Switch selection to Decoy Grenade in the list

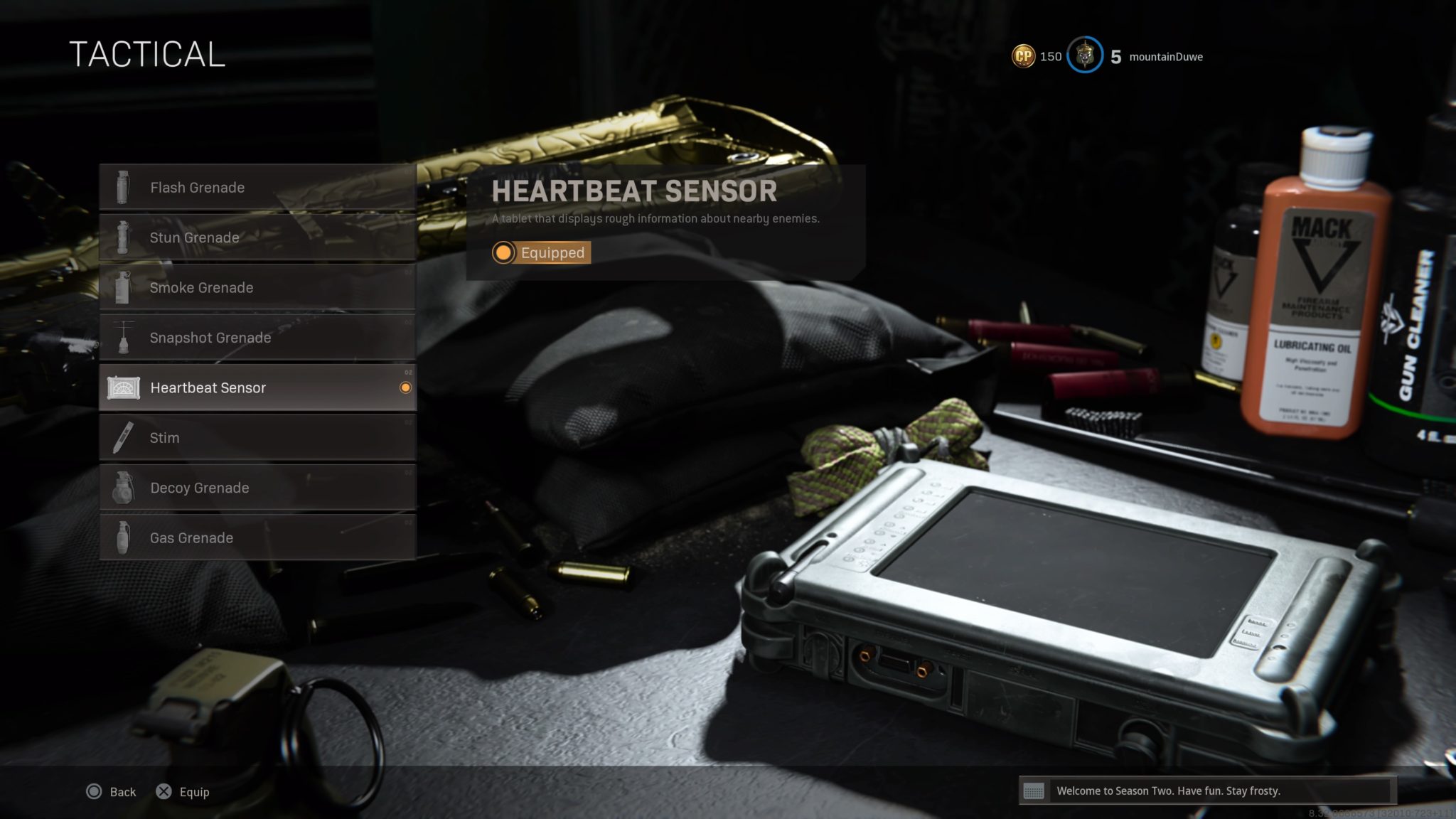pyautogui.click(x=200, y=488)
